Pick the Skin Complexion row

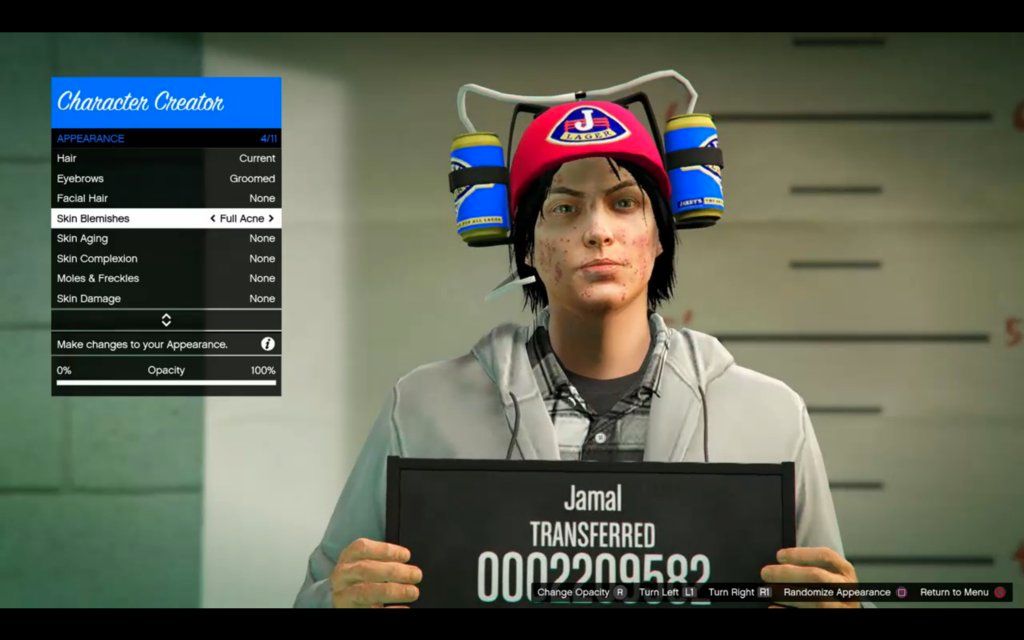click(166, 258)
